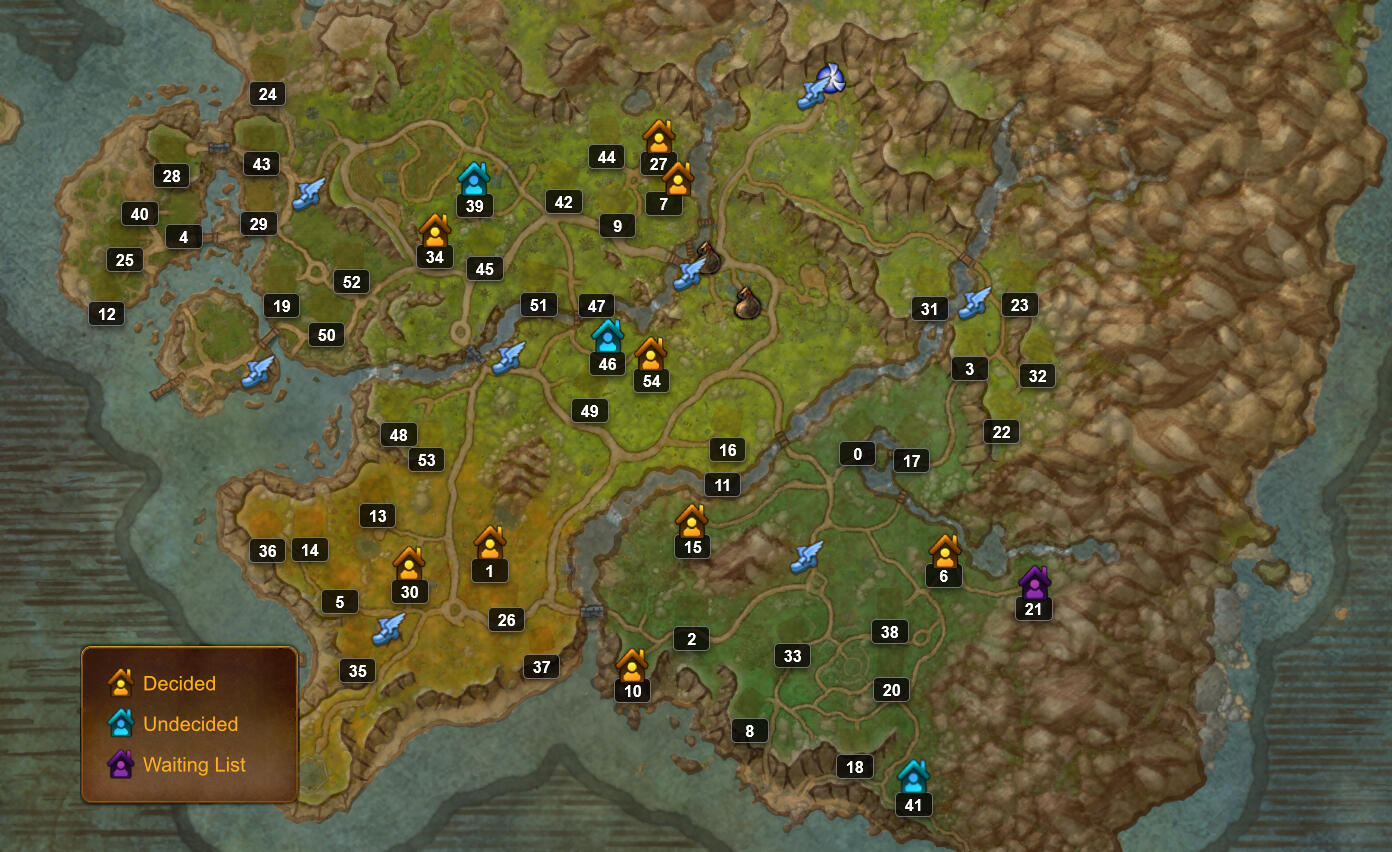The height and width of the screenshot is (852, 1392).
Task: Select the orange house marker above plot 34
Action: tap(434, 231)
